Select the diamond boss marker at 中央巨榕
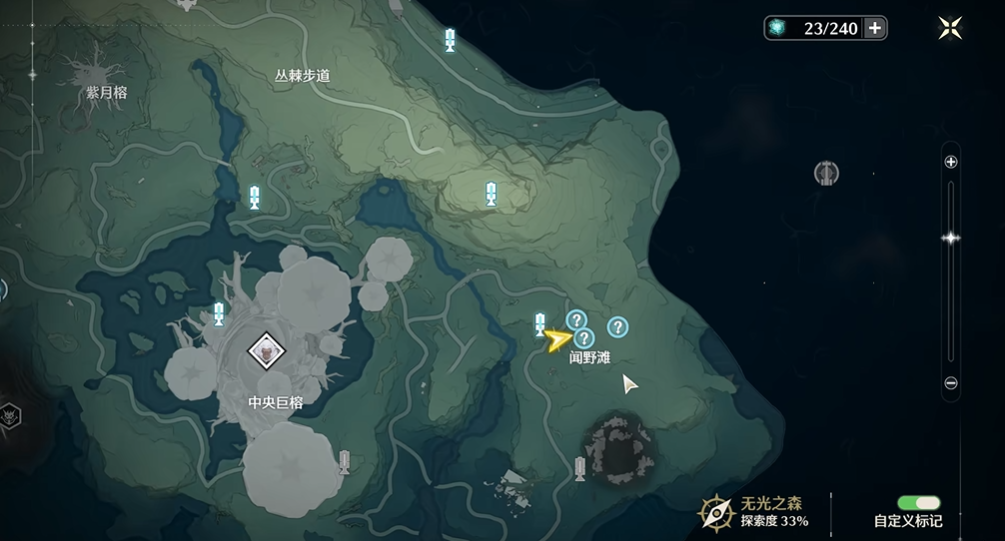The width and height of the screenshot is (1005, 541). [266, 351]
